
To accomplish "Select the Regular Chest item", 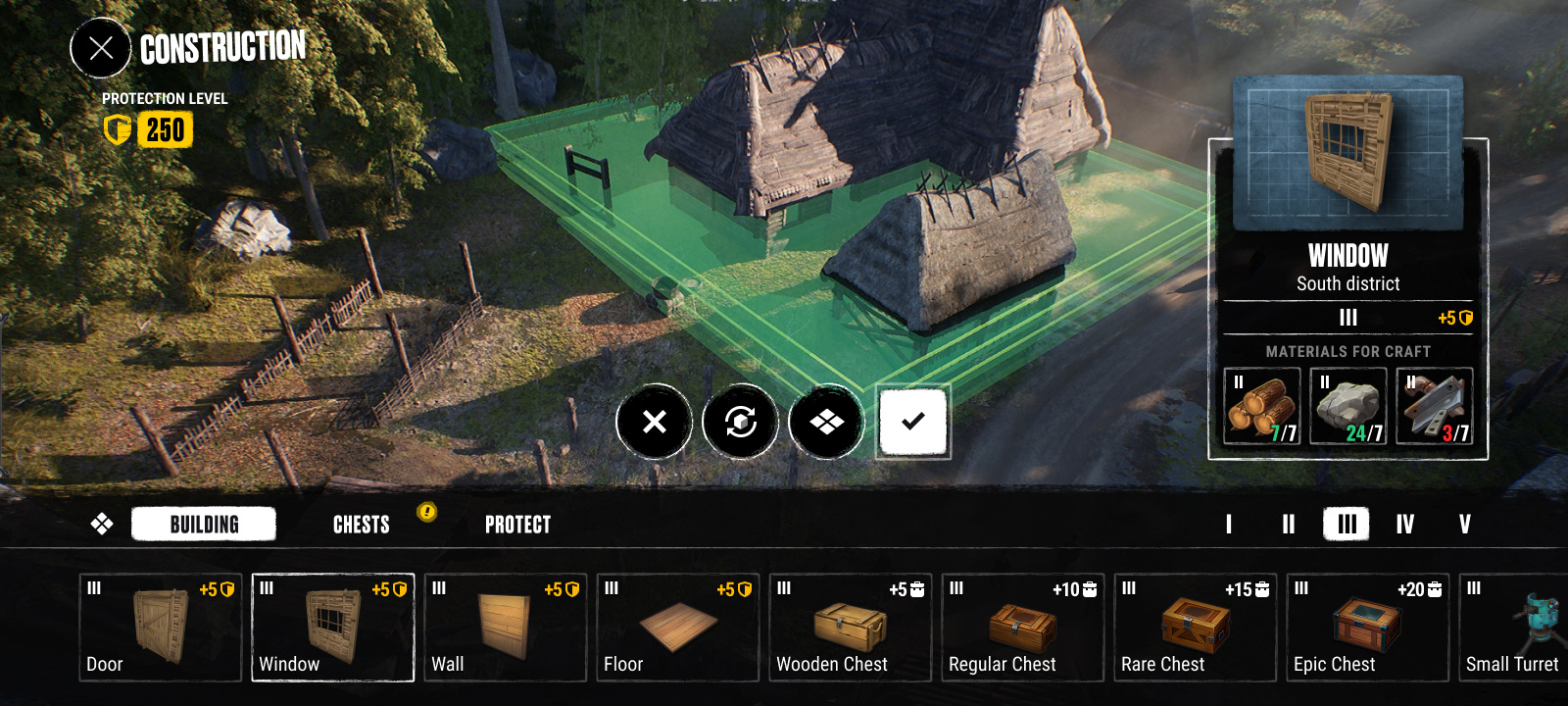I will pos(1022,628).
